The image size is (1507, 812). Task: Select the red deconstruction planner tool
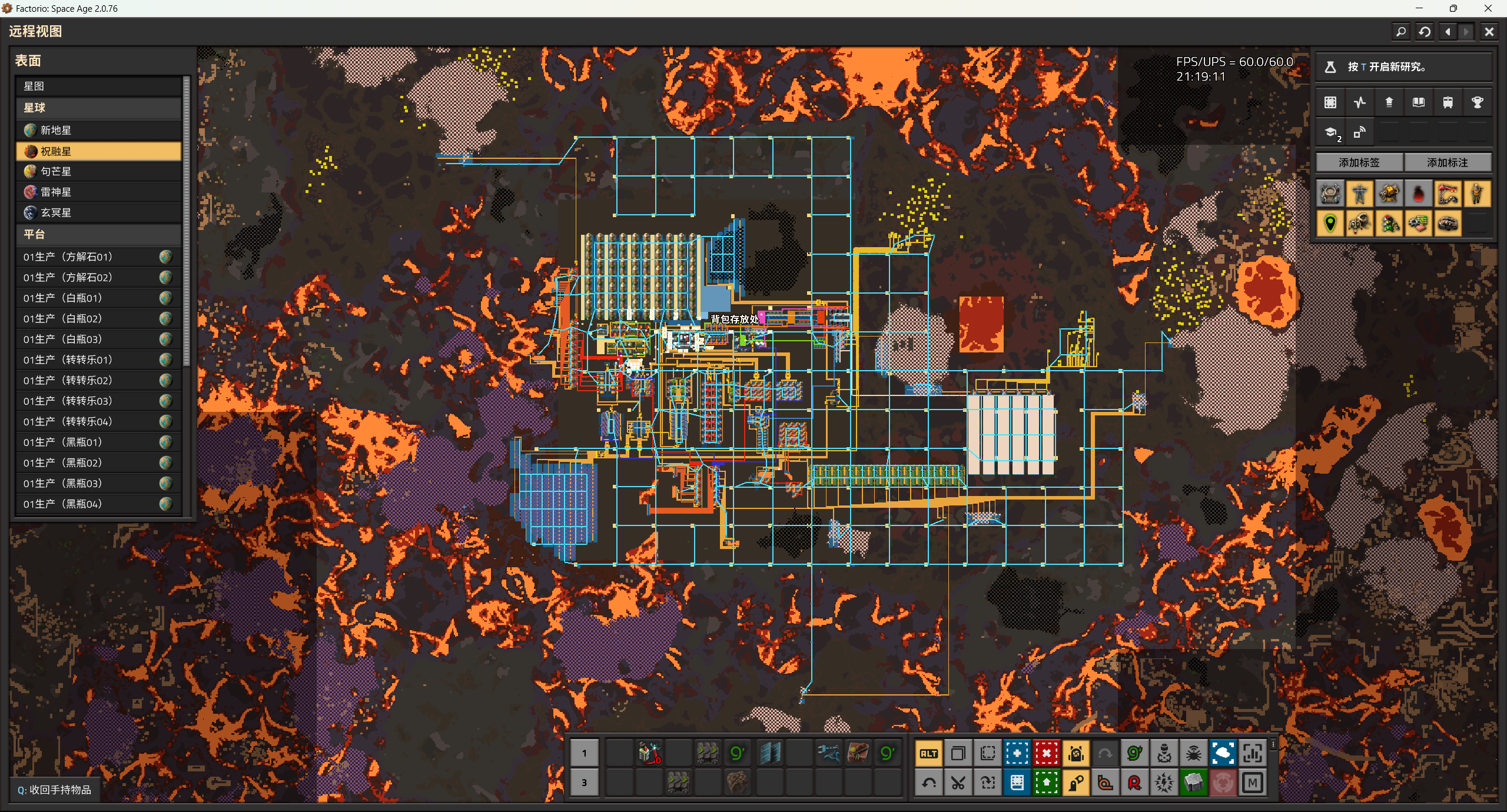click(1046, 753)
